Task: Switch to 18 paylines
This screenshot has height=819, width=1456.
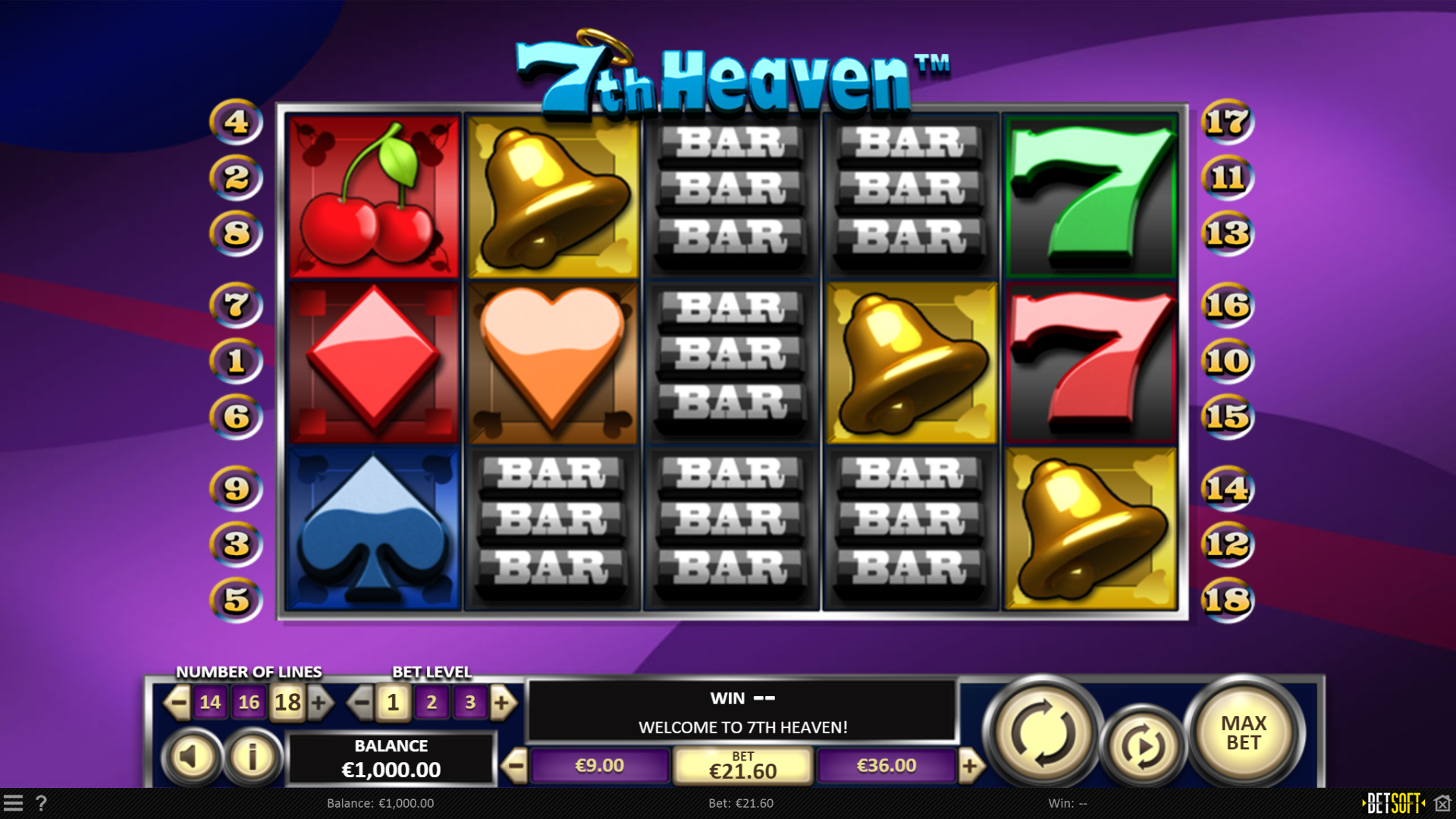Action: click(287, 702)
